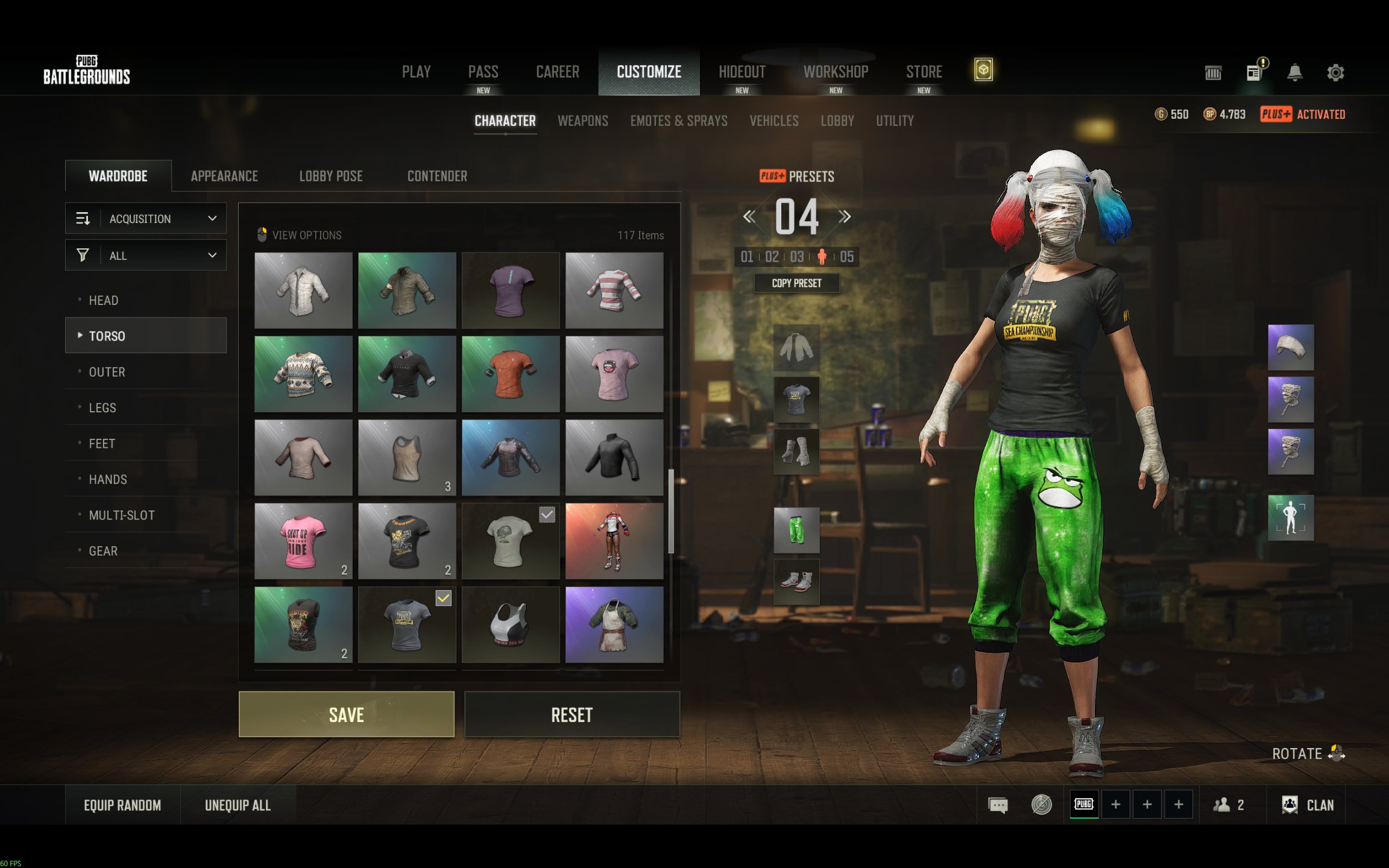Save the current outfit changes
The height and width of the screenshot is (868, 1389).
pos(346,714)
